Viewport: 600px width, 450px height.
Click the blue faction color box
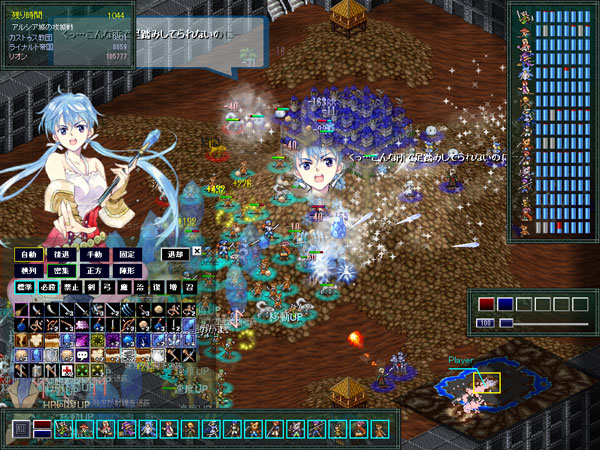coord(505,304)
